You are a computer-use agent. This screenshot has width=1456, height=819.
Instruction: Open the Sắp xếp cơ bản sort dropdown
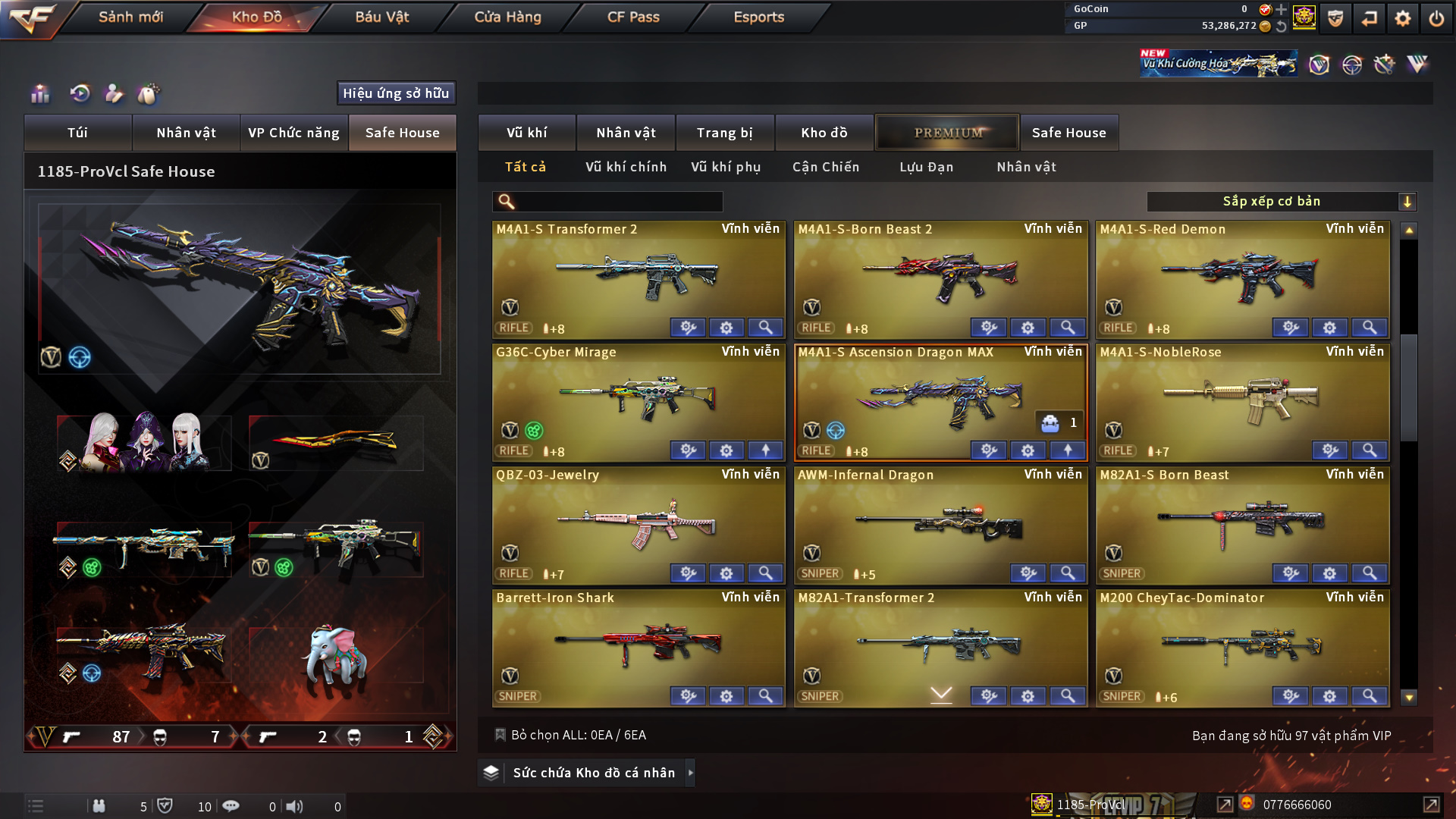1281,202
